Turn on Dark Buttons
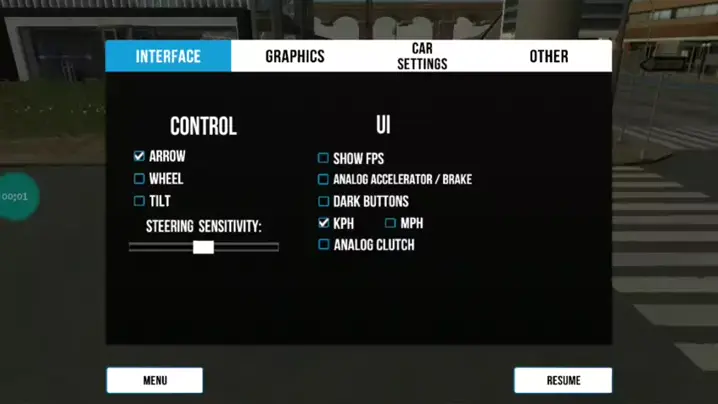 pyautogui.click(x=323, y=202)
